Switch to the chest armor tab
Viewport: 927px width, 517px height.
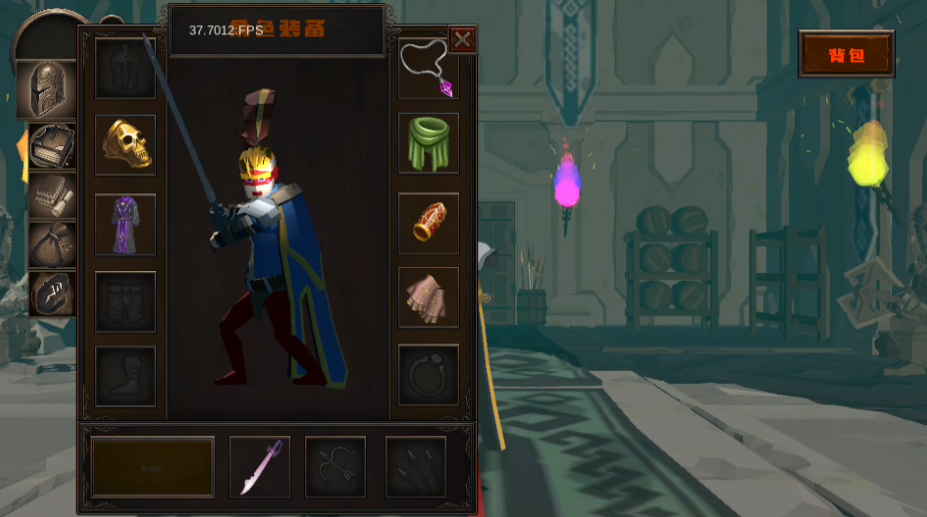[x=51, y=147]
